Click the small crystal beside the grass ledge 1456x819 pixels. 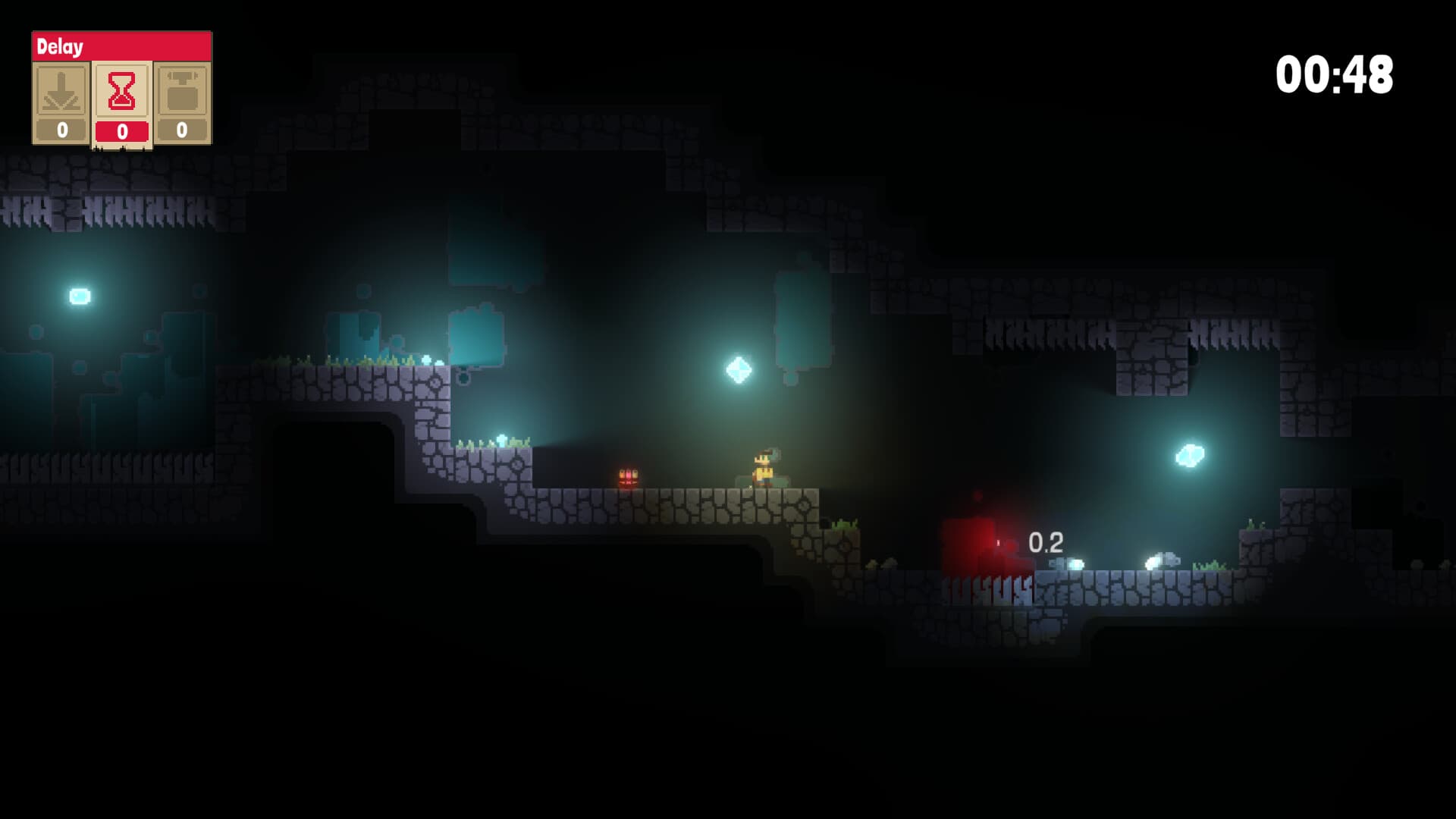(x=500, y=438)
